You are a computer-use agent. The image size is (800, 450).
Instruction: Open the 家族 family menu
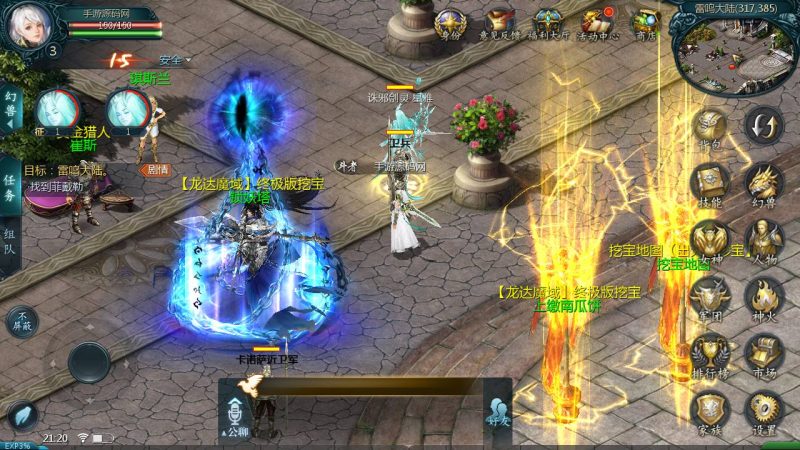coord(710,409)
